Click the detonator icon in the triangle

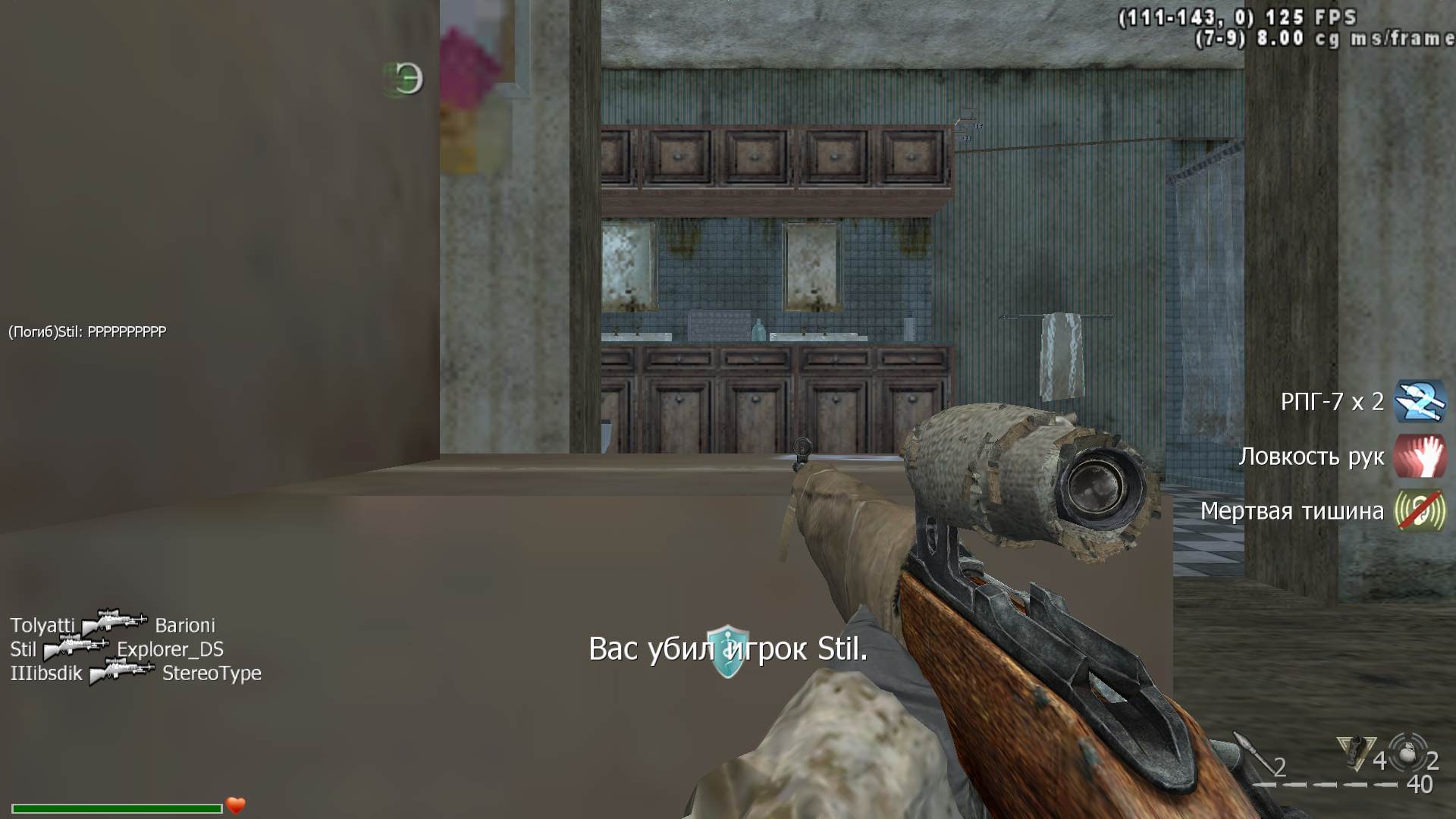click(1355, 752)
